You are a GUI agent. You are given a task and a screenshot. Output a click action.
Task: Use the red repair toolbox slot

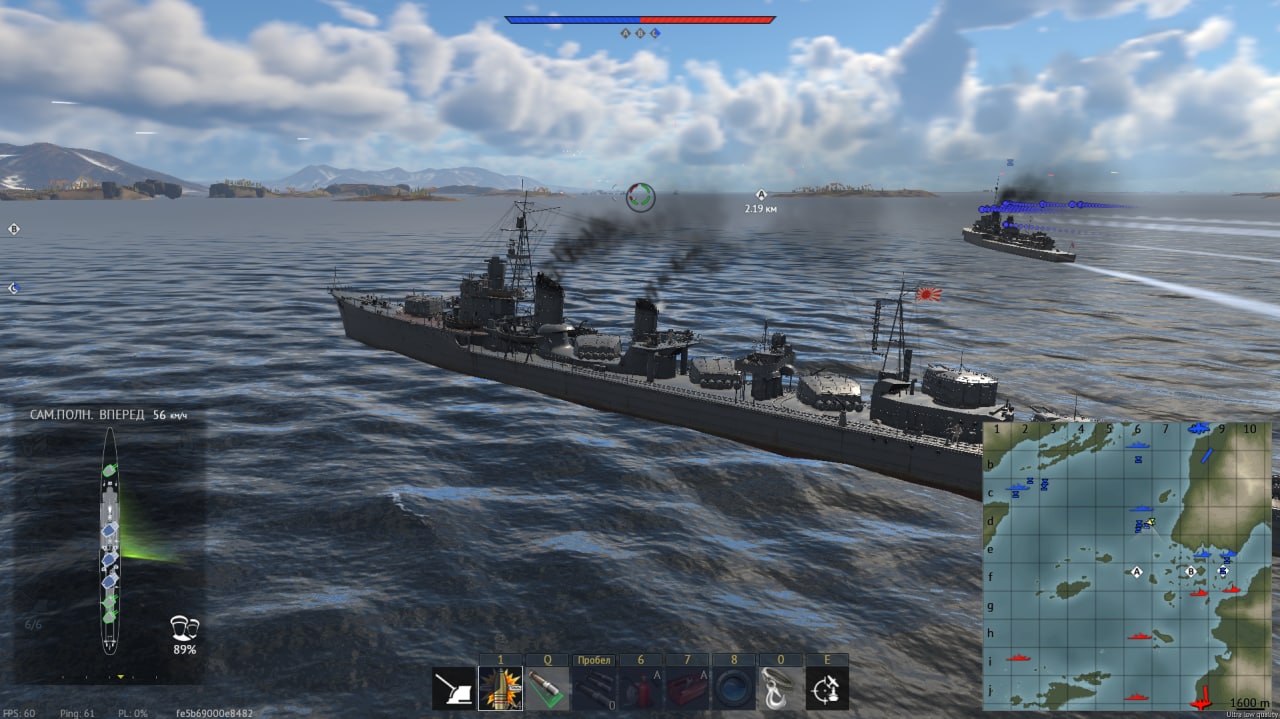pos(687,689)
